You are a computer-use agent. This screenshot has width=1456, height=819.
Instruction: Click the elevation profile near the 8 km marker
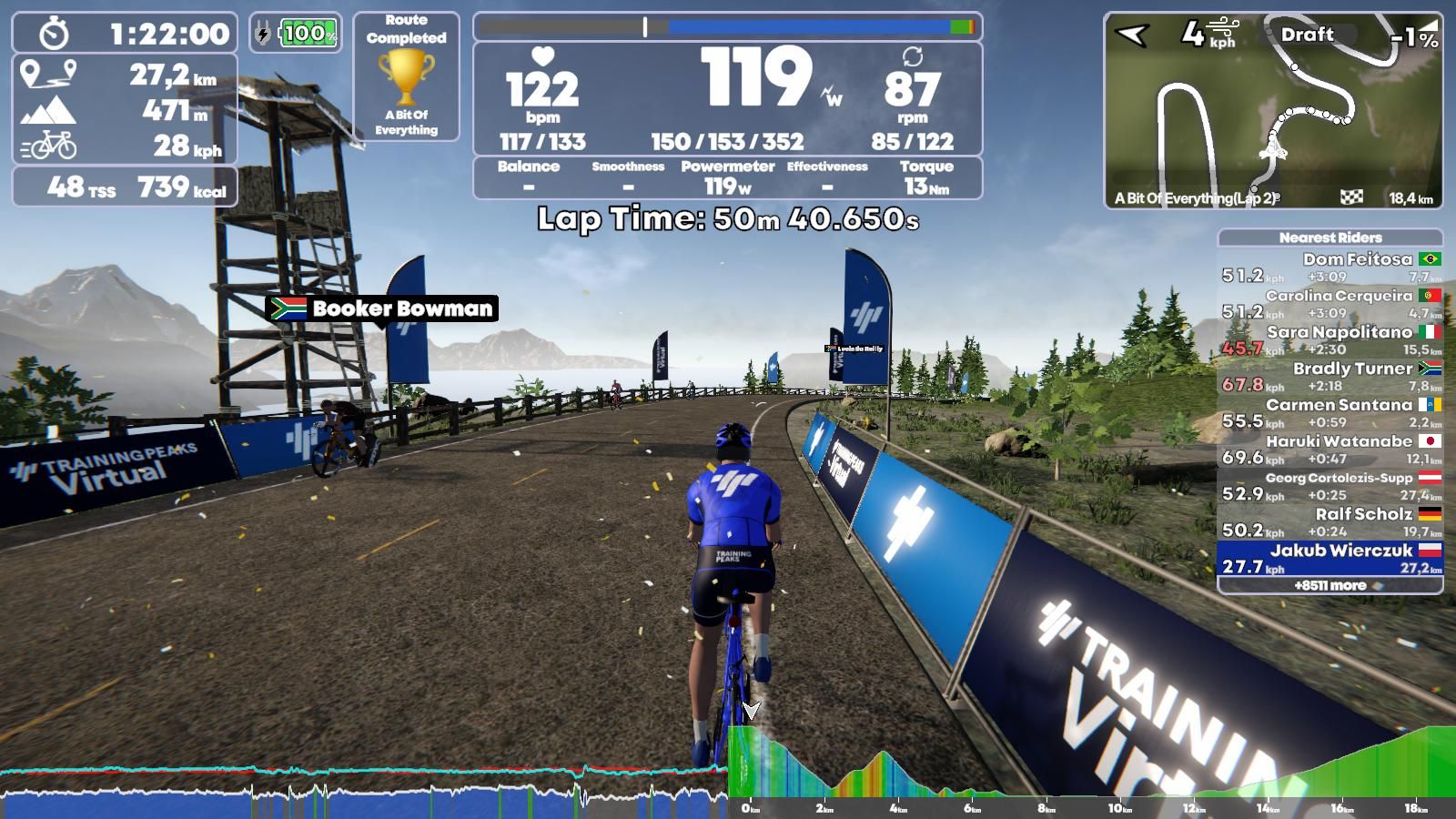[1046, 792]
